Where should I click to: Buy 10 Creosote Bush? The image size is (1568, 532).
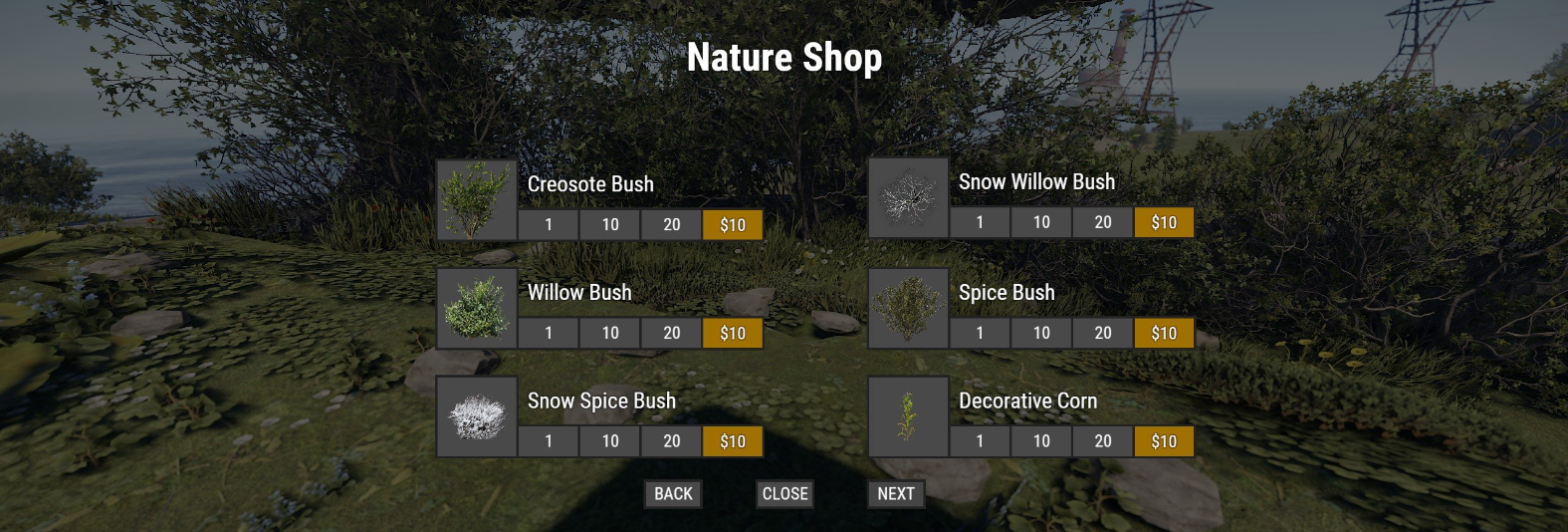click(610, 225)
